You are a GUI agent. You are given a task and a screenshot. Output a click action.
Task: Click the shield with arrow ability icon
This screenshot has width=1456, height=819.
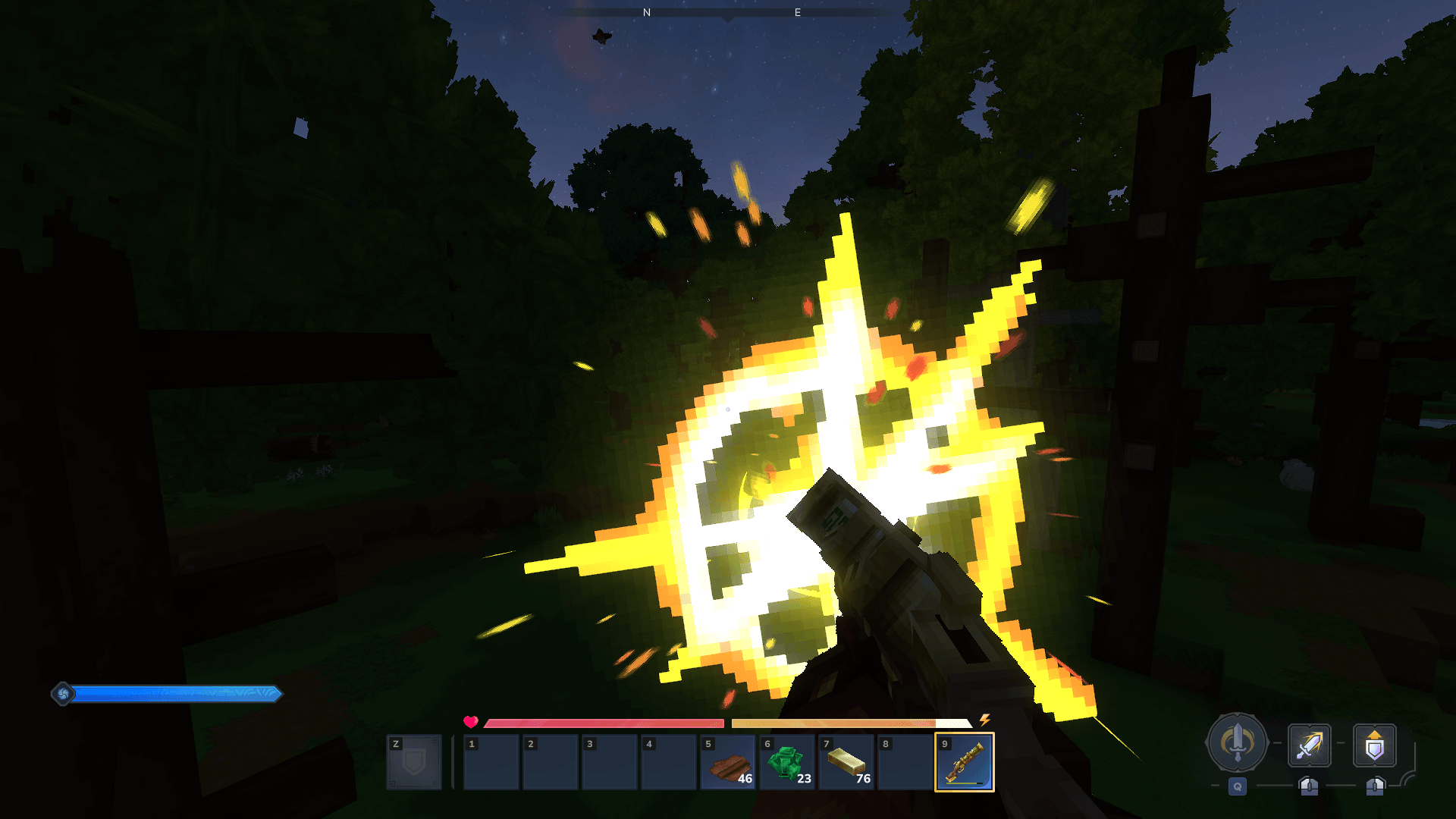(x=1374, y=745)
